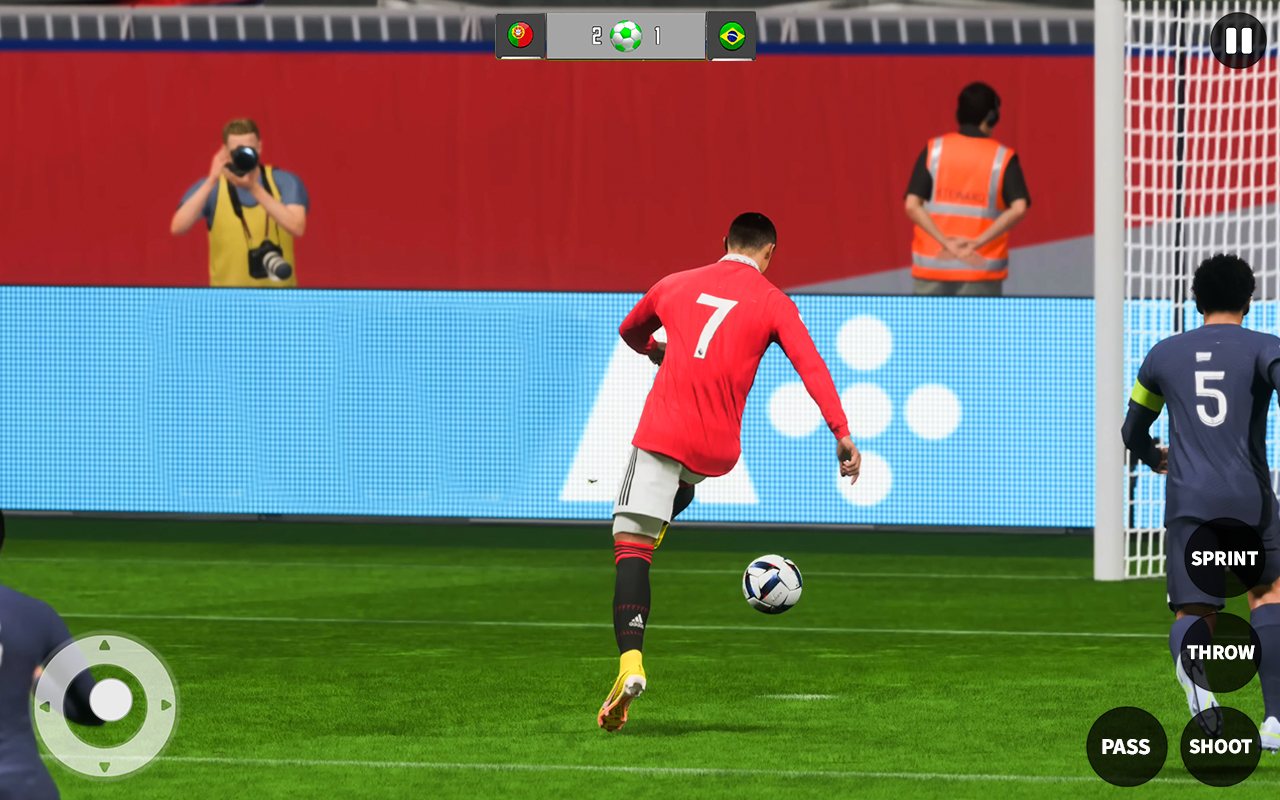Tap the soccer ball on the pitch
This screenshot has width=1280, height=800.
pos(770,585)
